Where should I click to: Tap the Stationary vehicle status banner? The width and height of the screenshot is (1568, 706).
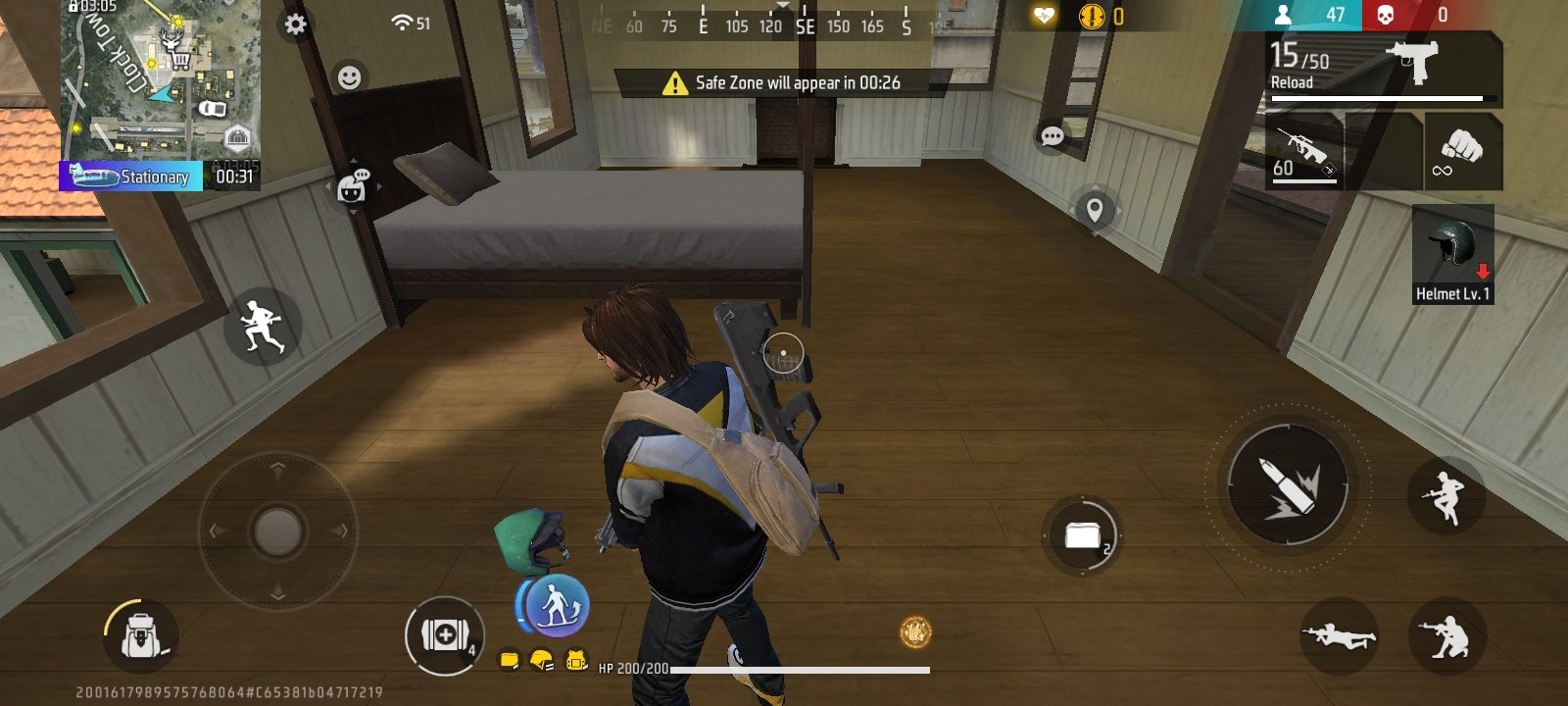coord(132,177)
